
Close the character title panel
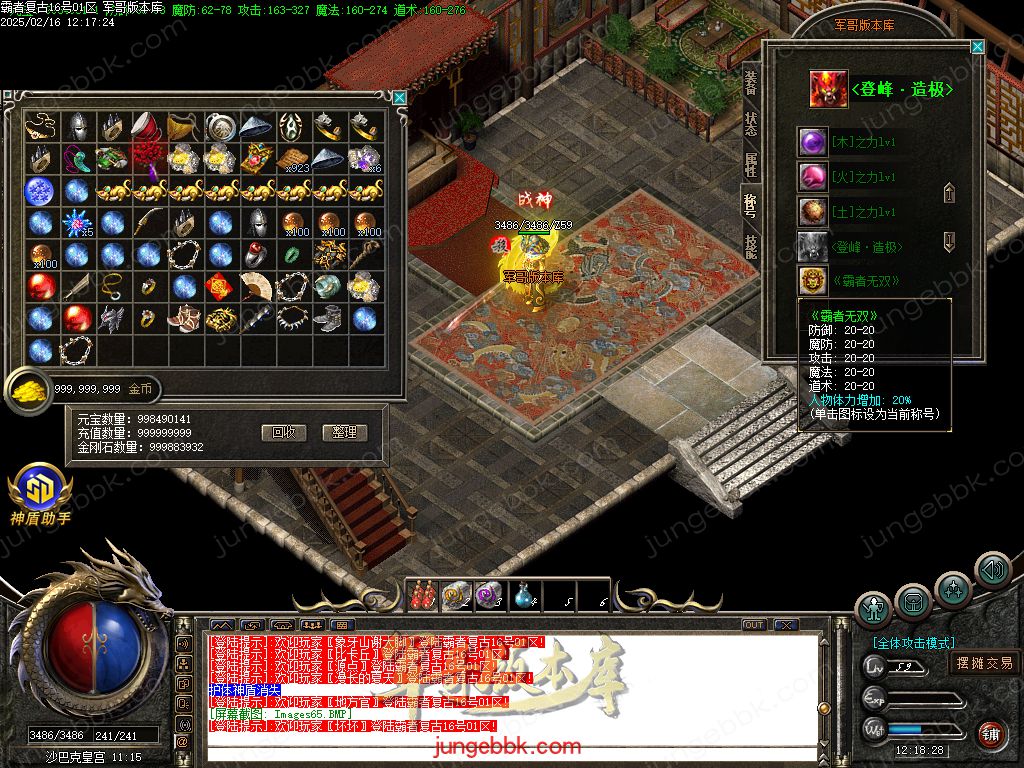(x=977, y=47)
